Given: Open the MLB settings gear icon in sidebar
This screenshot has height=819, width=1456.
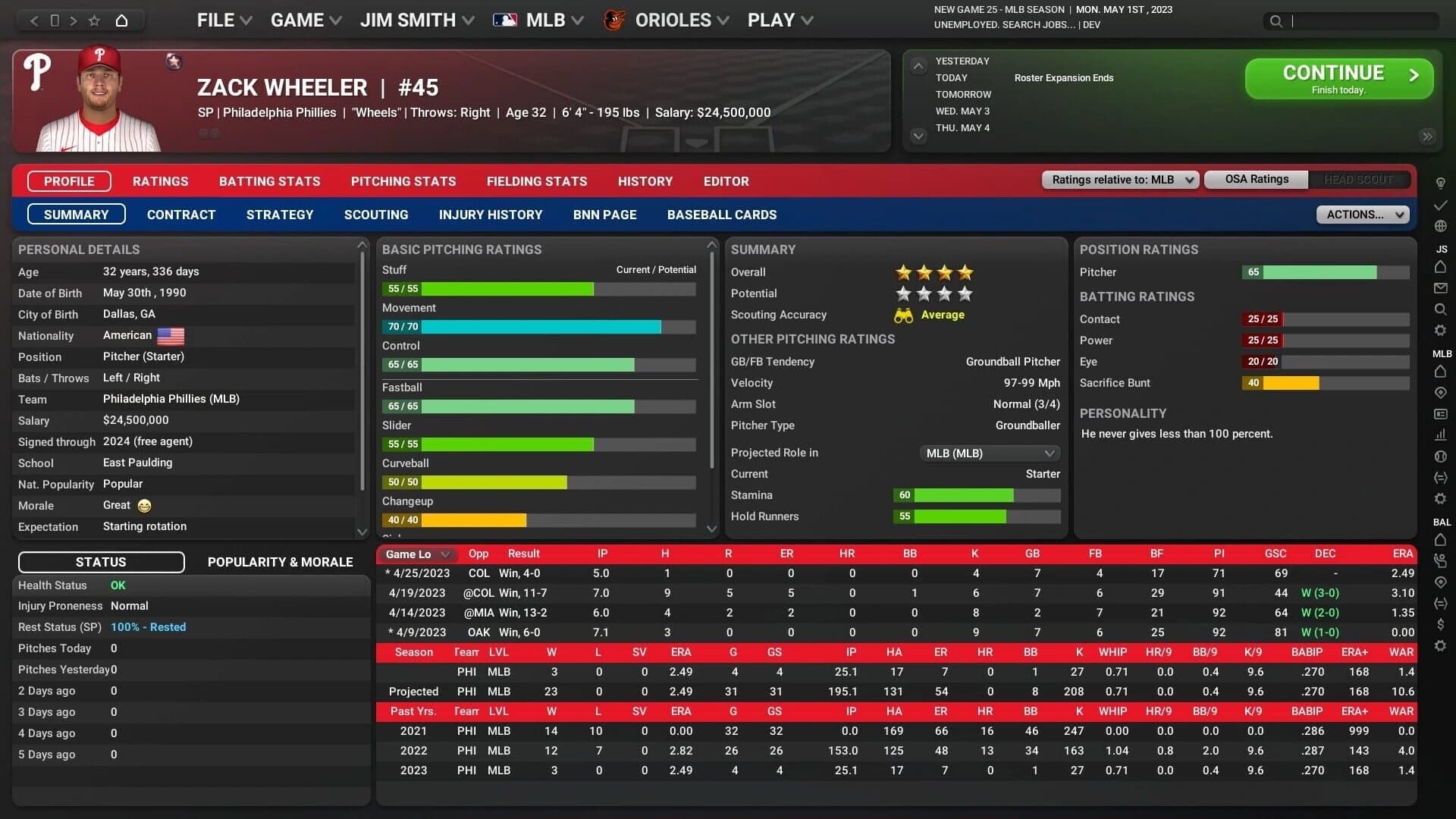Looking at the screenshot, I should click(1441, 498).
